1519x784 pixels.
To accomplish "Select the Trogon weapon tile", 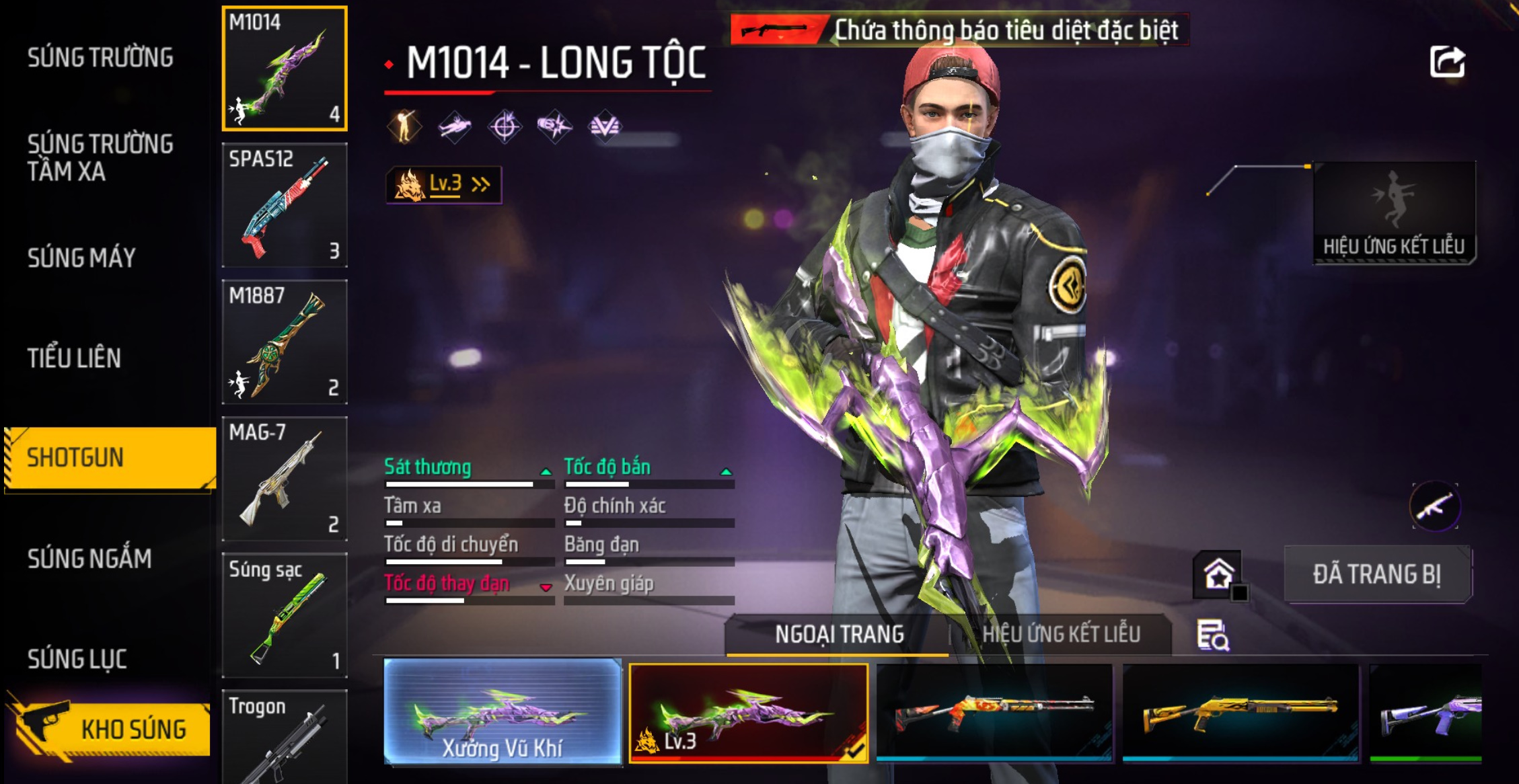I will [285, 736].
